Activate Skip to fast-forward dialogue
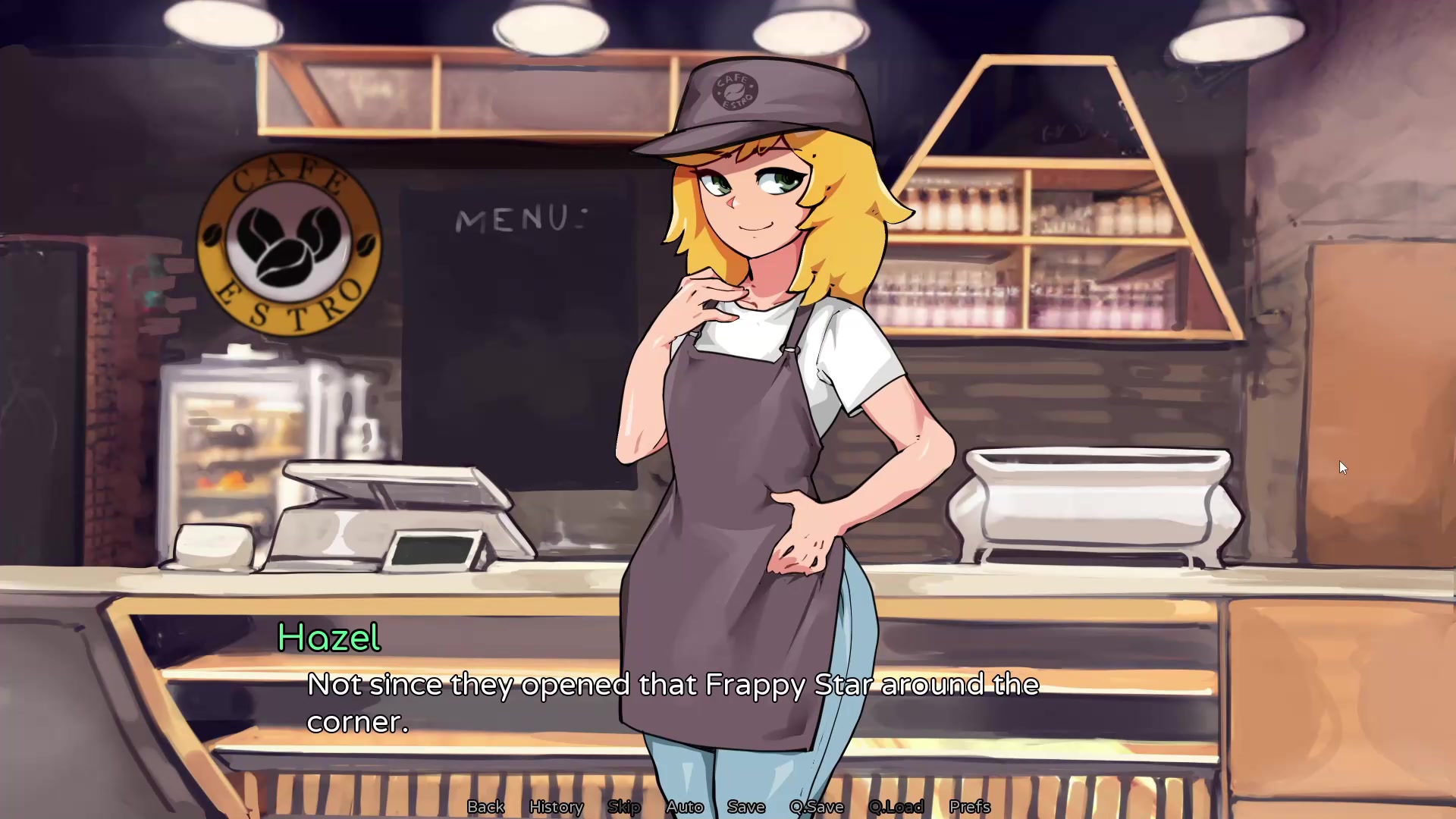Viewport: 1456px width, 819px height. [x=624, y=807]
